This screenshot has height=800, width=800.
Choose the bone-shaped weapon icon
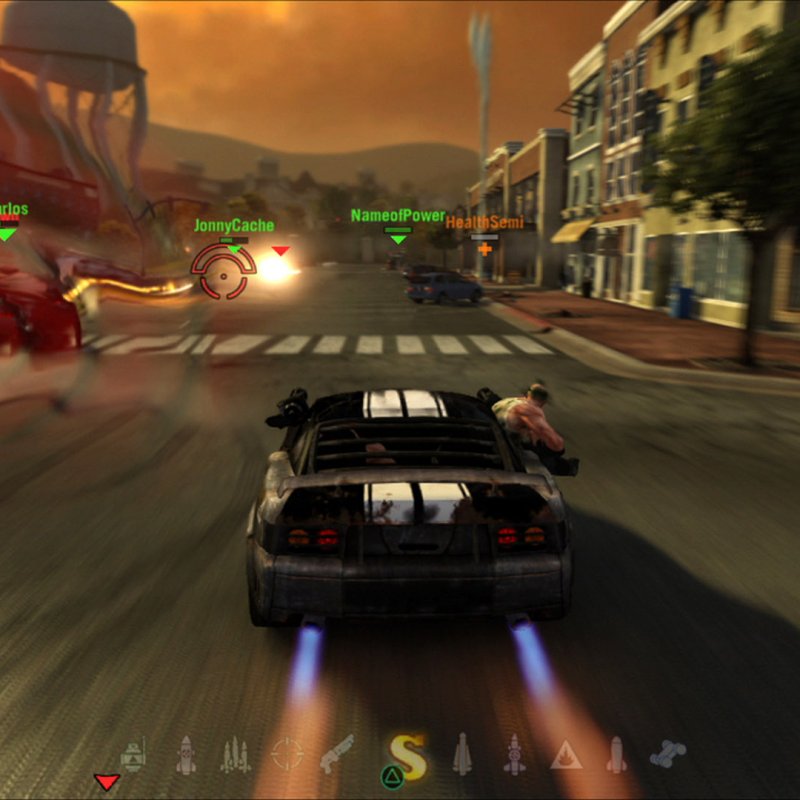coord(667,754)
